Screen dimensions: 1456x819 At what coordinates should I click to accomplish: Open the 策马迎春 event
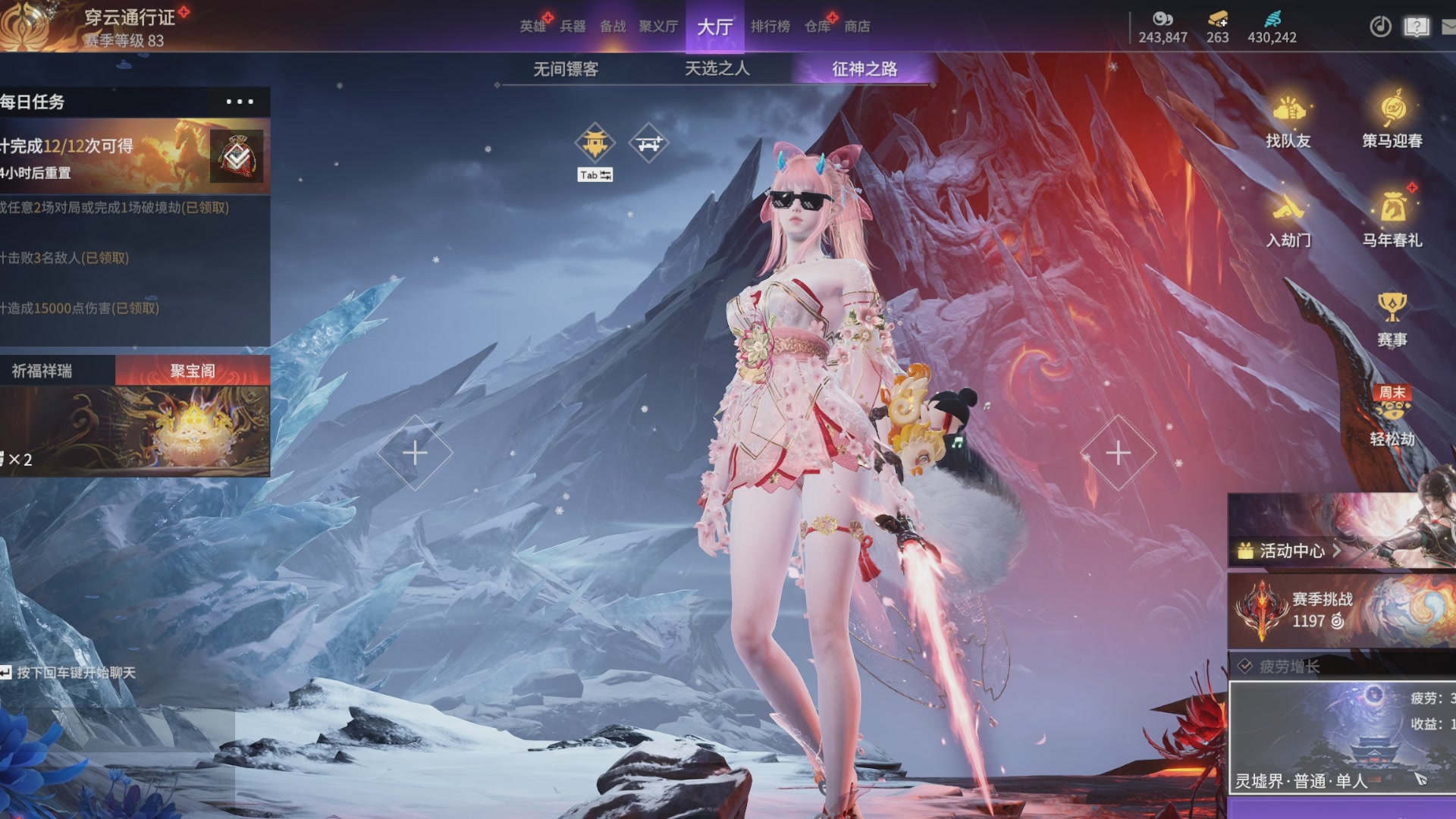(x=1392, y=121)
